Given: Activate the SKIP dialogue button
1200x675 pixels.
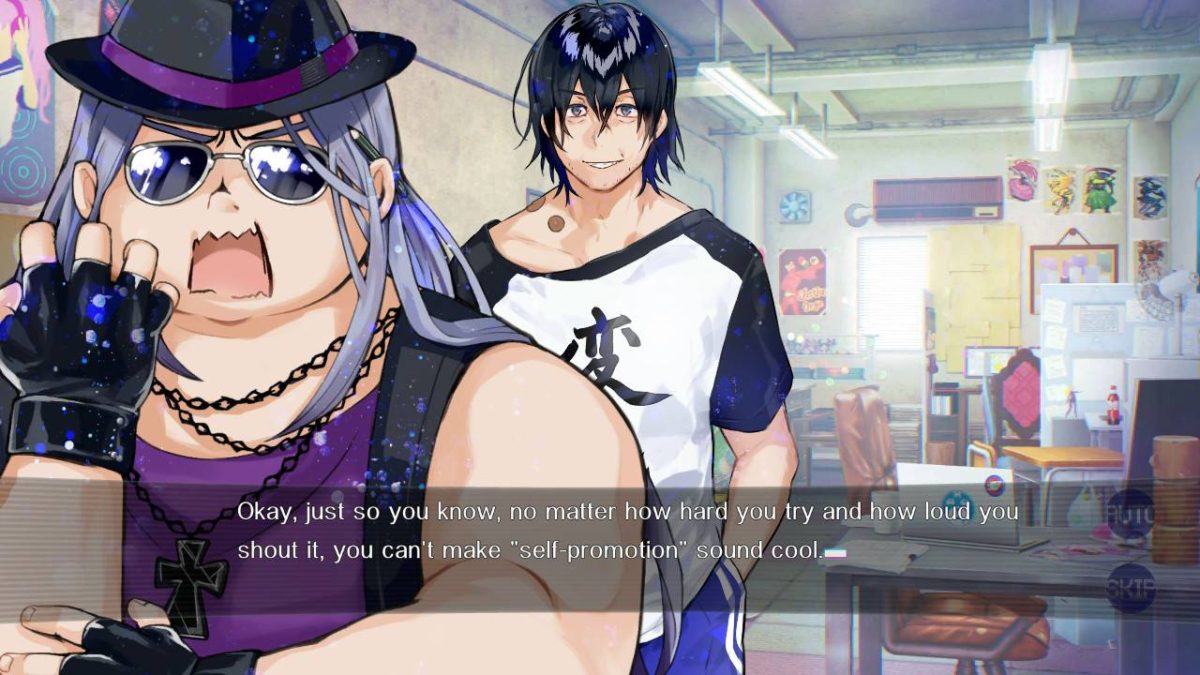Looking at the screenshot, I should tap(1131, 588).
